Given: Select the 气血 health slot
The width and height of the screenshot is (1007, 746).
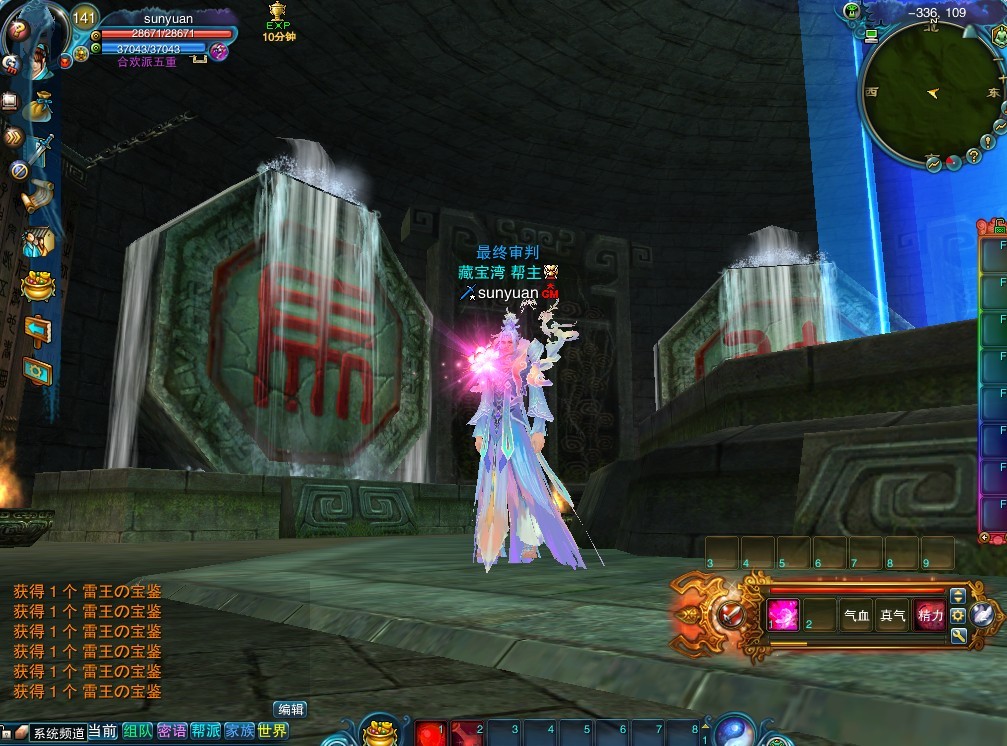Looking at the screenshot, I should 856,615.
